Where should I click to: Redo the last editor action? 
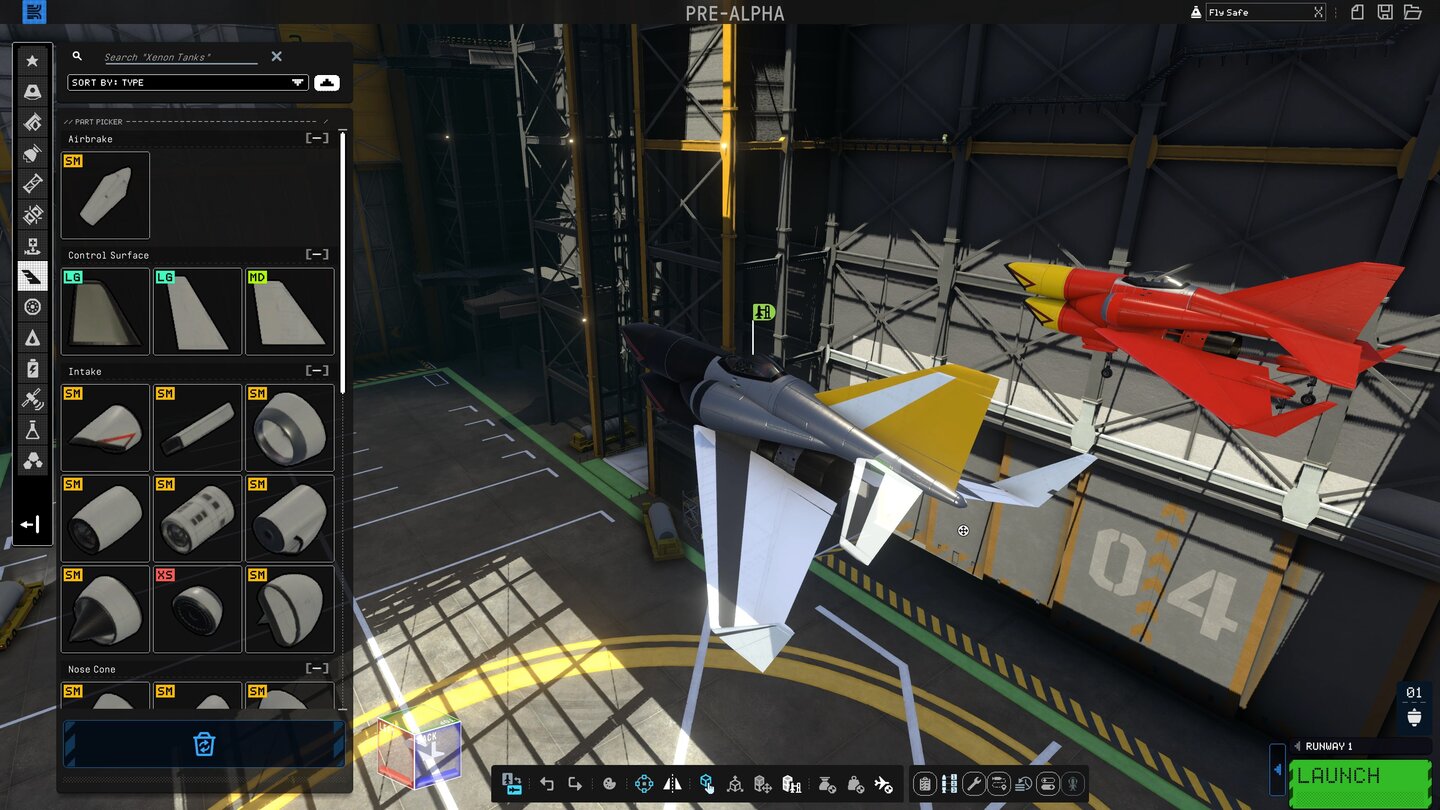[x=575, y=784]
